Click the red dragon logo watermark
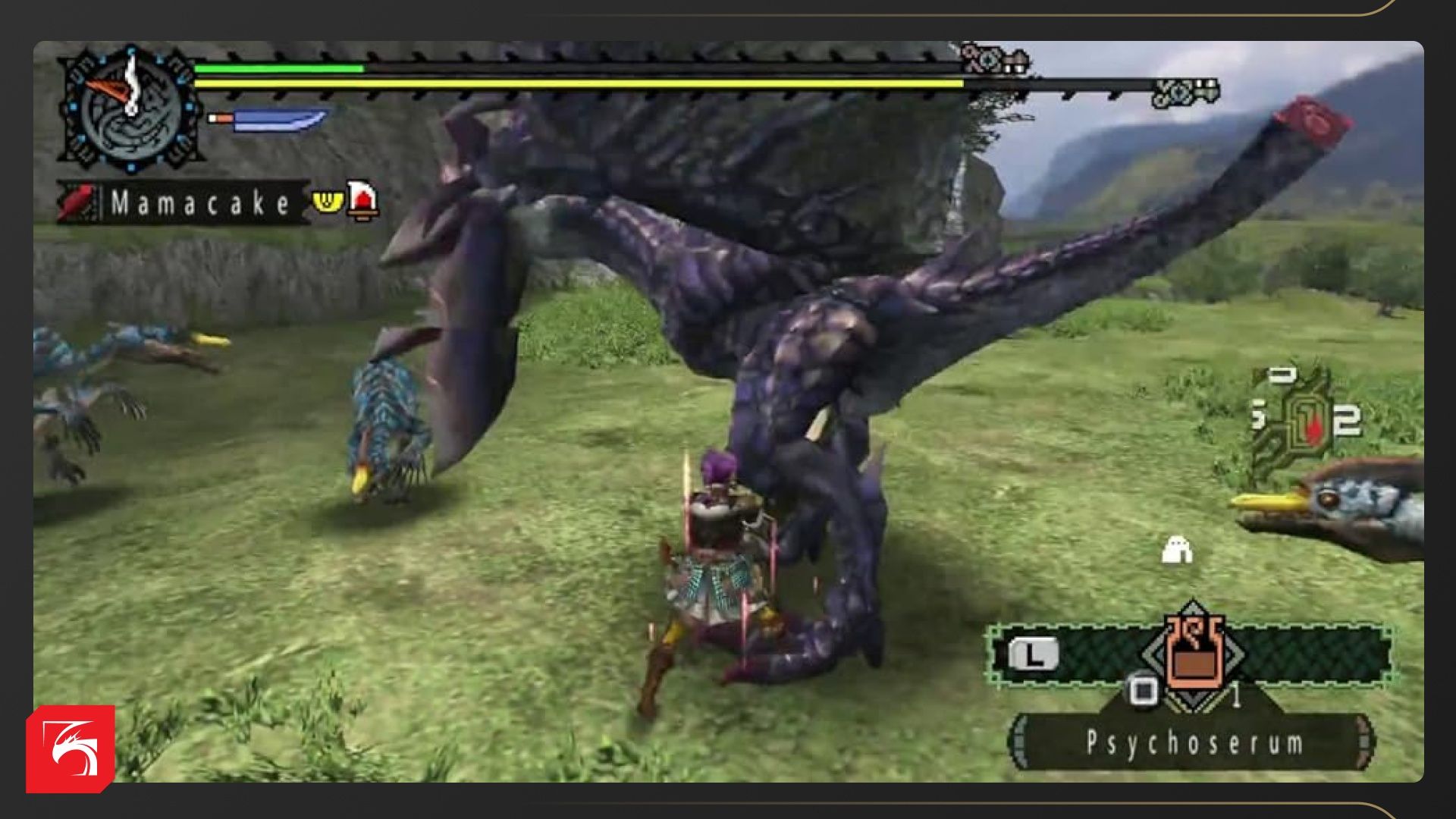 pyautogui.click(x=71, y=748)
